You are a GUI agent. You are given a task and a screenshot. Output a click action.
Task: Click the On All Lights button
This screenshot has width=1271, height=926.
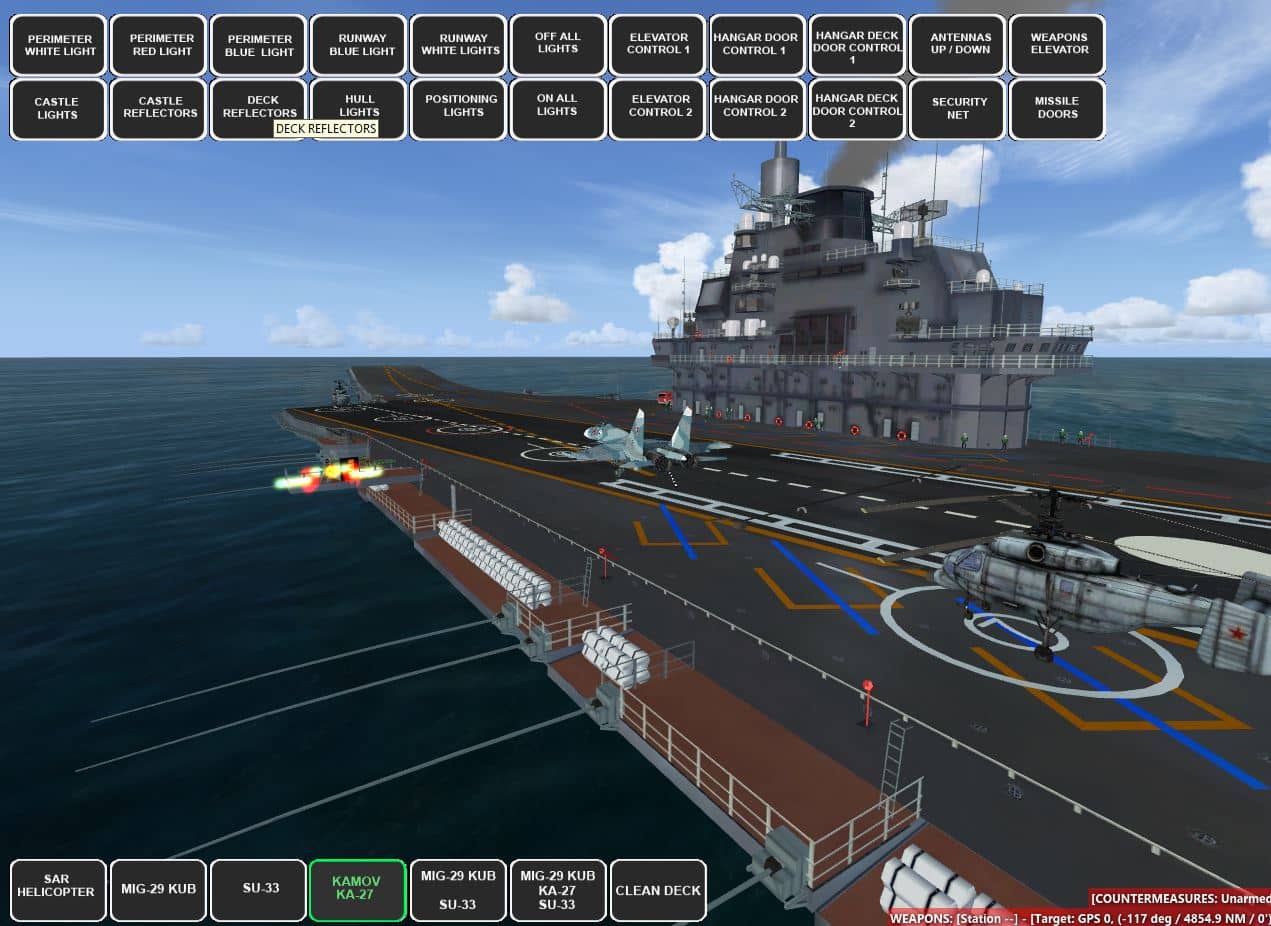[x=558, y=109]
